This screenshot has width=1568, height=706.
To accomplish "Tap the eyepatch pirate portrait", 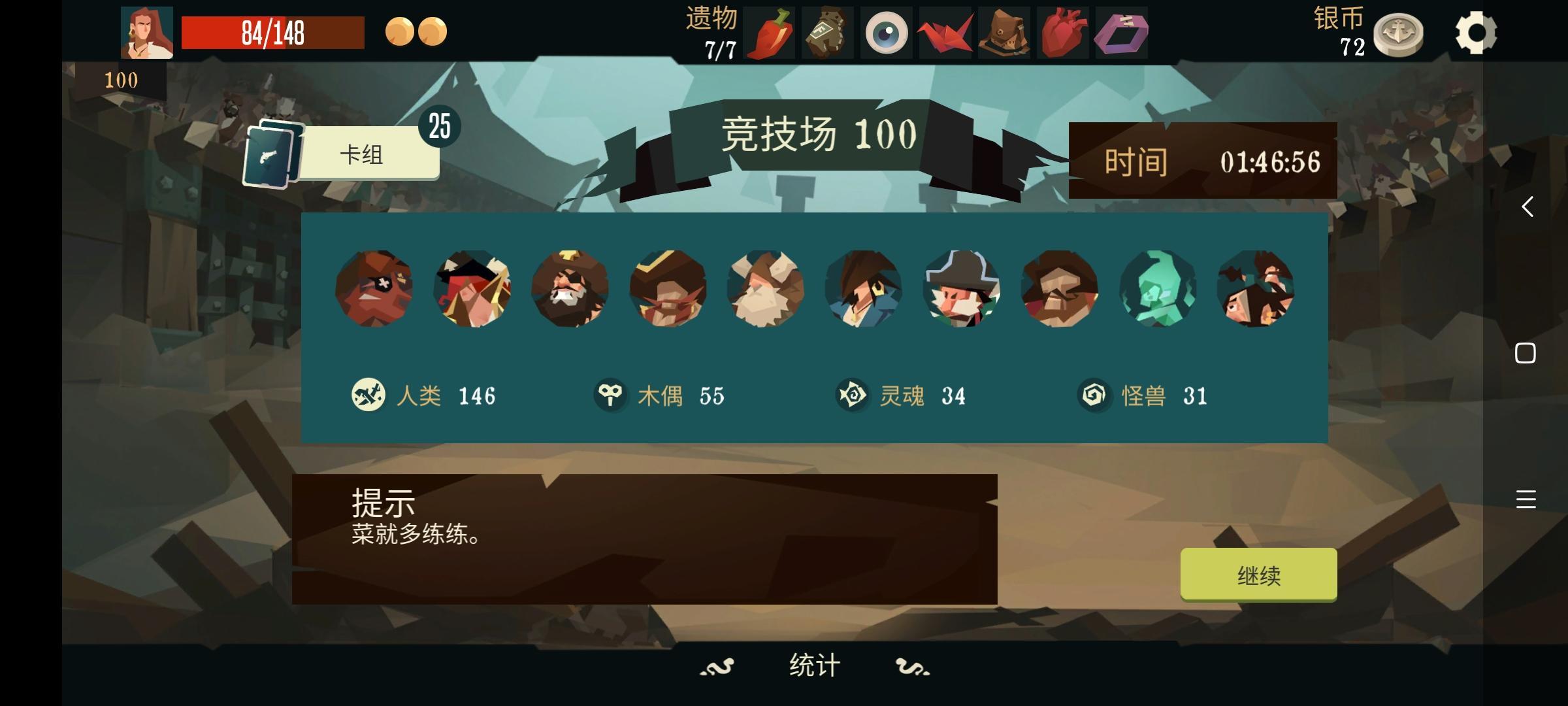I will [x=374, y=290].
